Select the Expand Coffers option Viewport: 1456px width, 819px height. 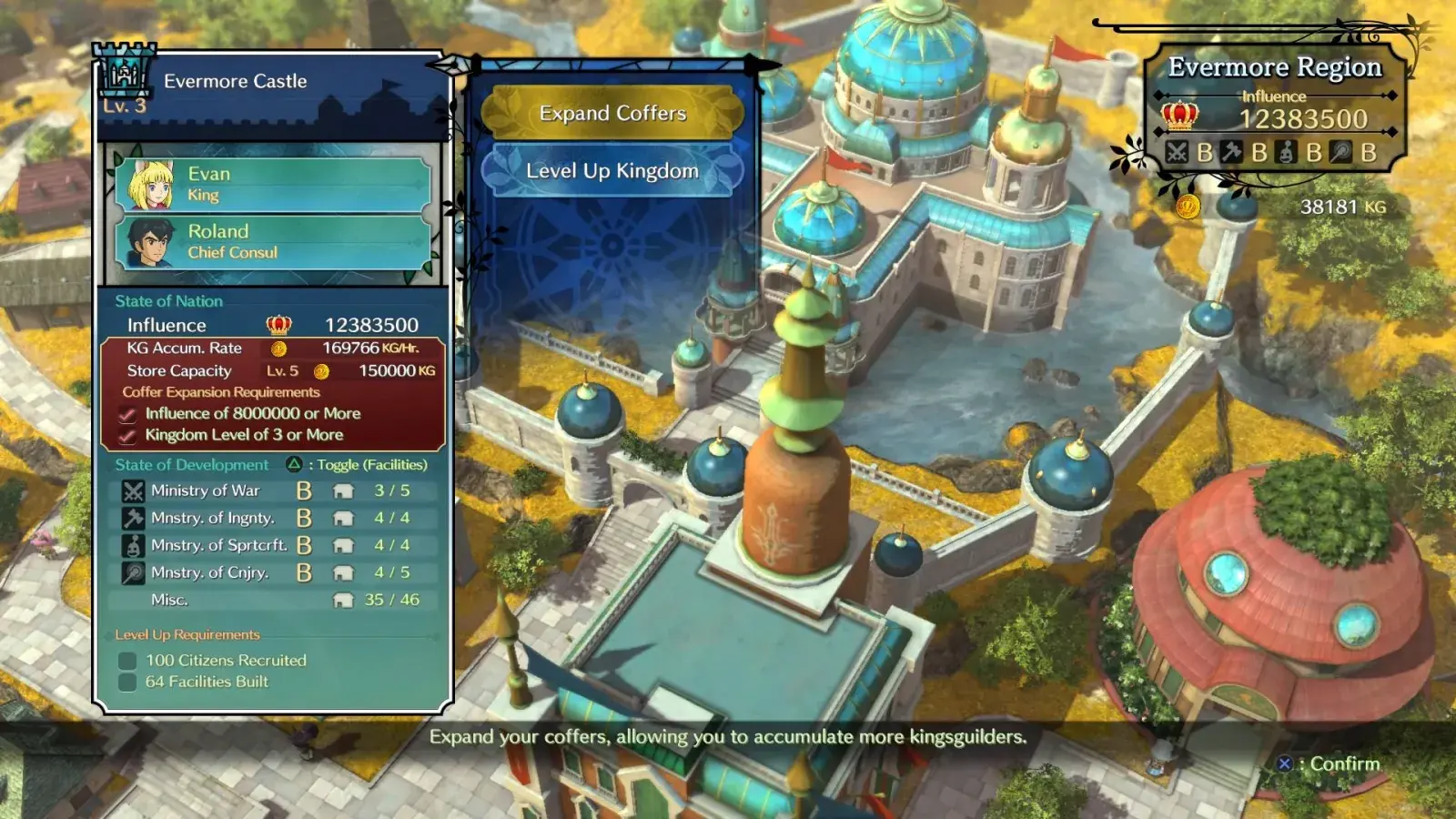point(612,113)
